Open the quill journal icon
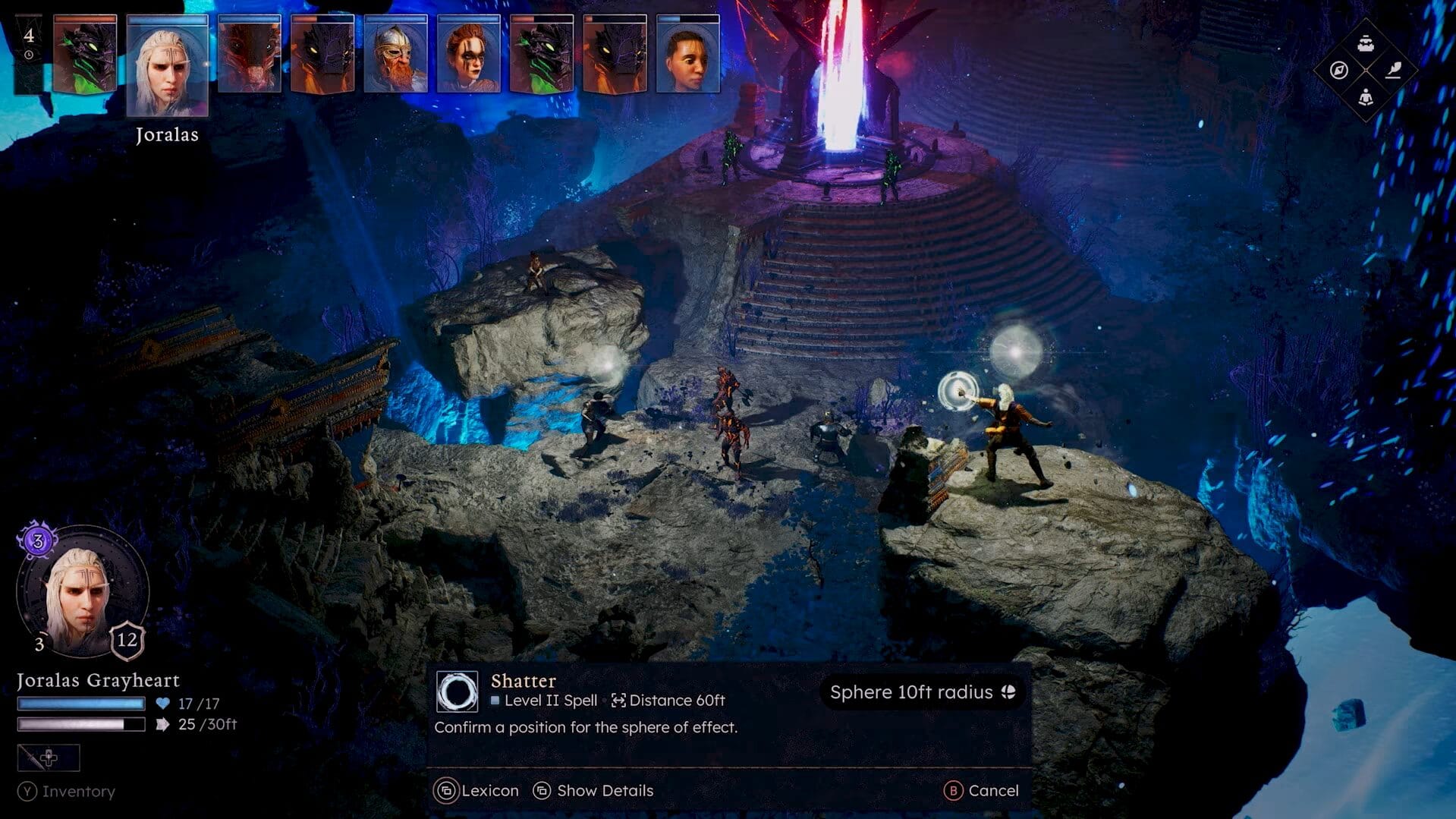The image size is (1456, 819). tap(1393, 71)
